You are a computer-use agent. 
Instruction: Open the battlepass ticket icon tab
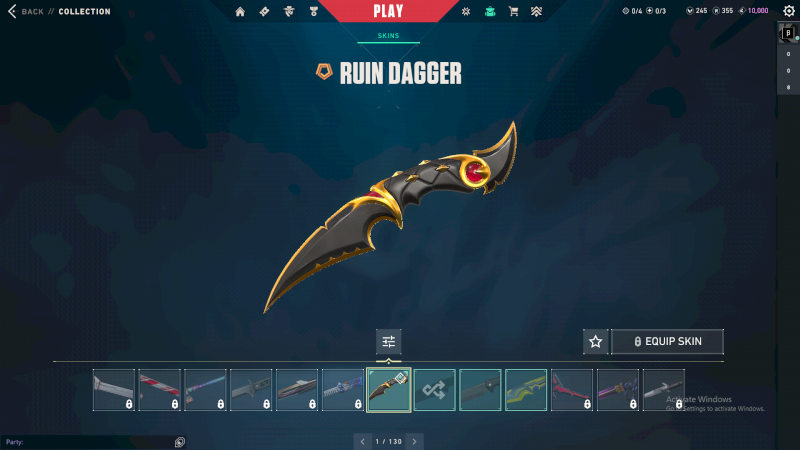pyautogui.click(x=264, y=12)
